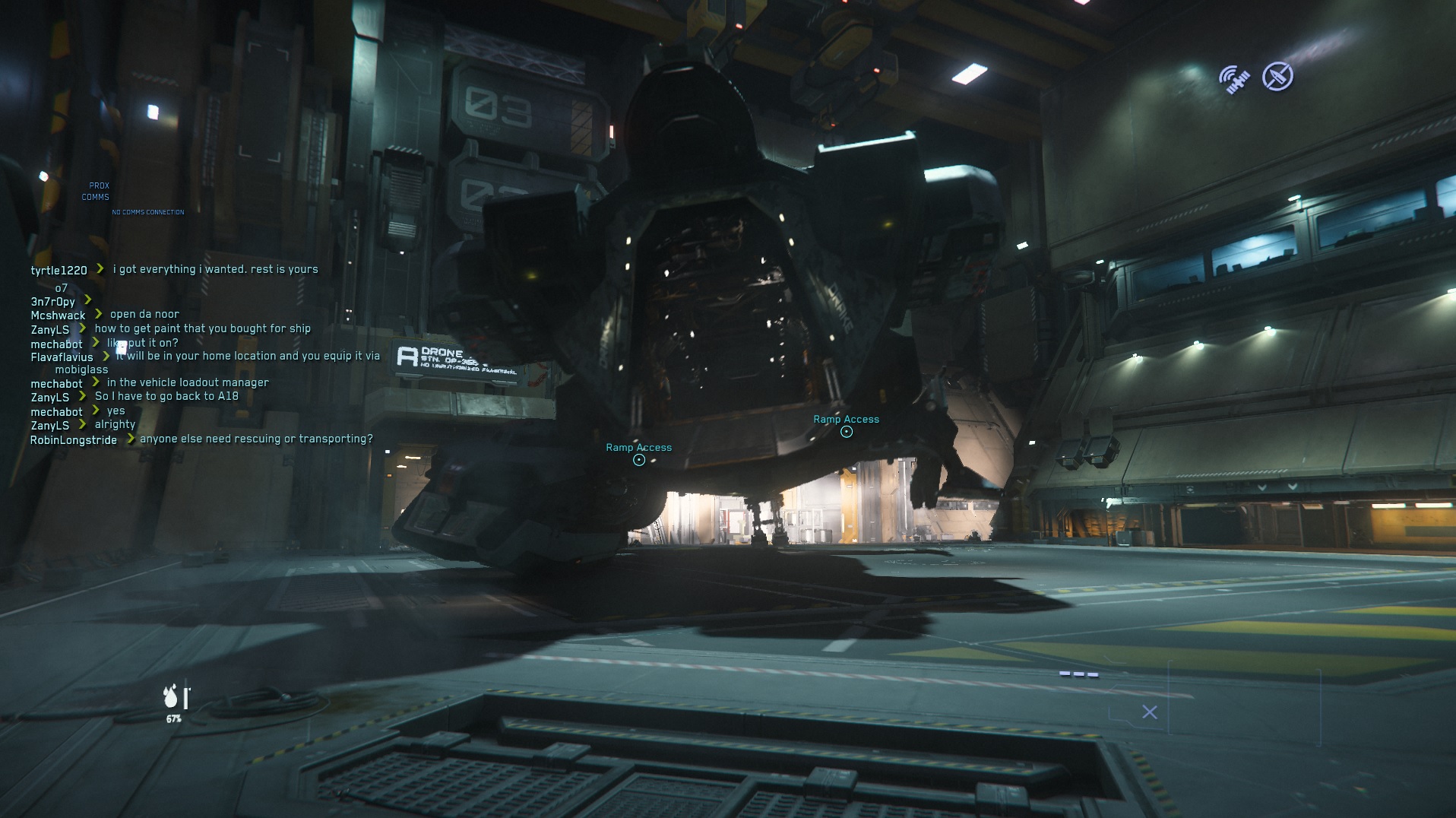Toggle the comms connection status display
1456x818 pixels.
147,212
